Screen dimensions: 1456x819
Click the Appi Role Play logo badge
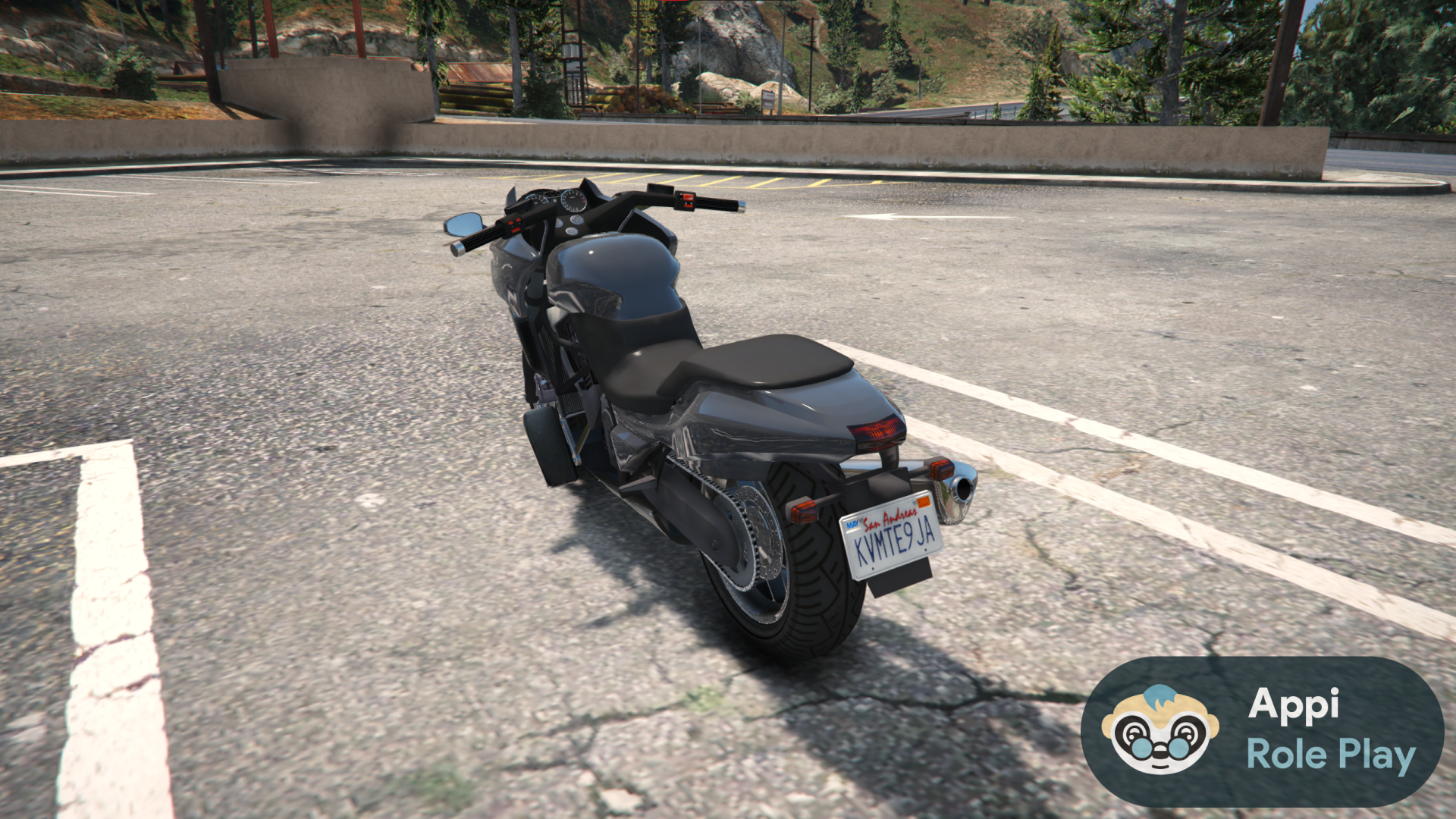point(1262,731)
